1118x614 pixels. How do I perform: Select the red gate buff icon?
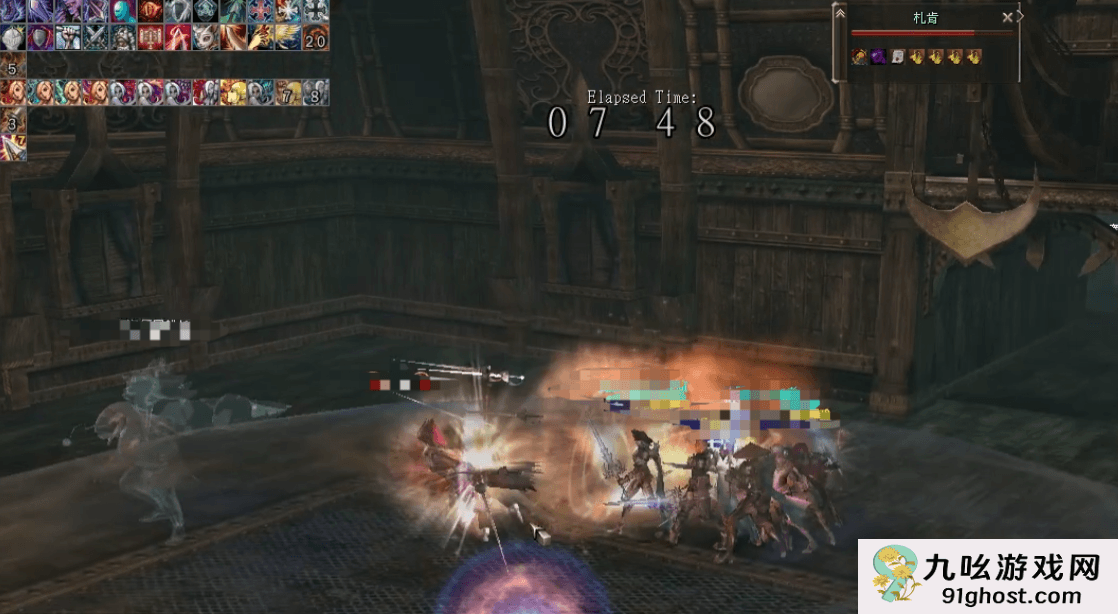(150, 38)
